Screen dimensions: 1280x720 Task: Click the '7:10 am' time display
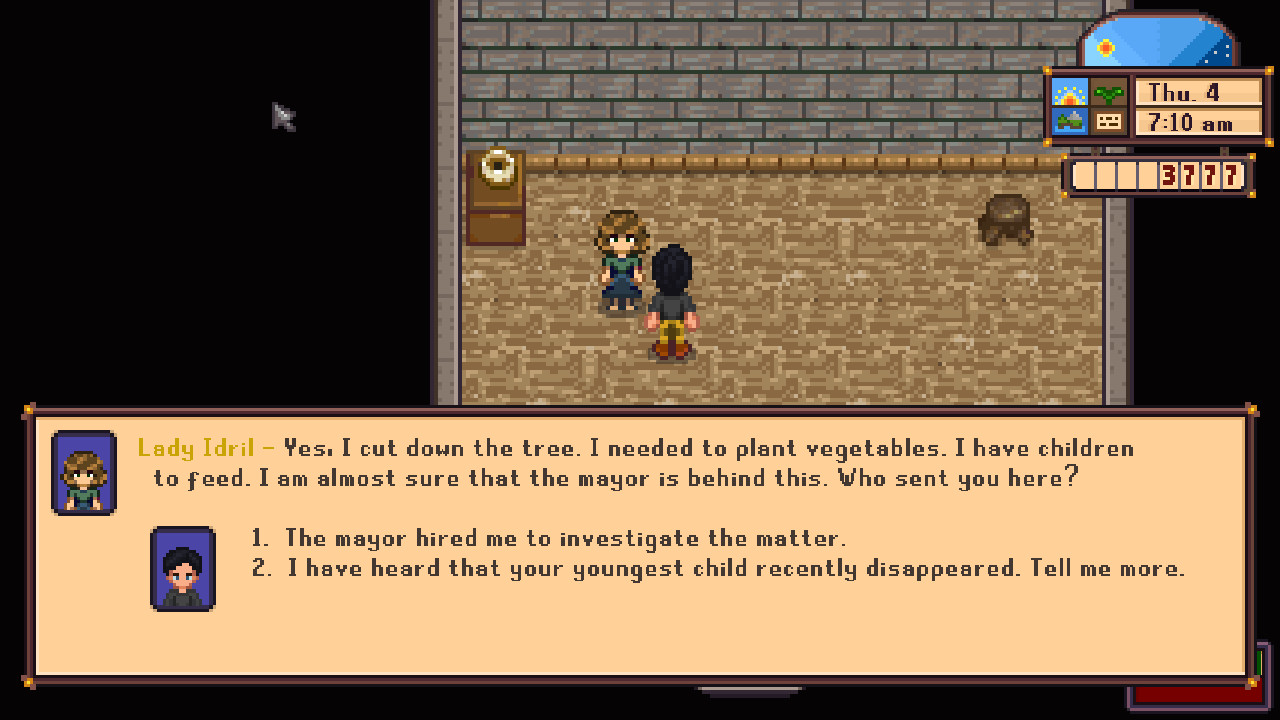pyautogui.click(x=1197, y=123)
